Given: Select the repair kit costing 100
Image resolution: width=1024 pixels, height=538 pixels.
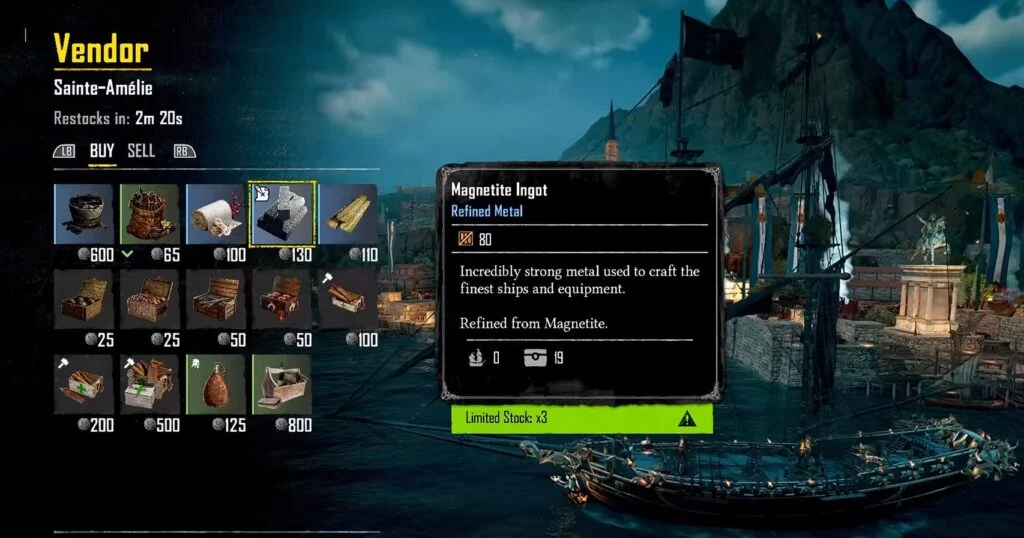Looking at the screenshot, I should coord(347,298).
